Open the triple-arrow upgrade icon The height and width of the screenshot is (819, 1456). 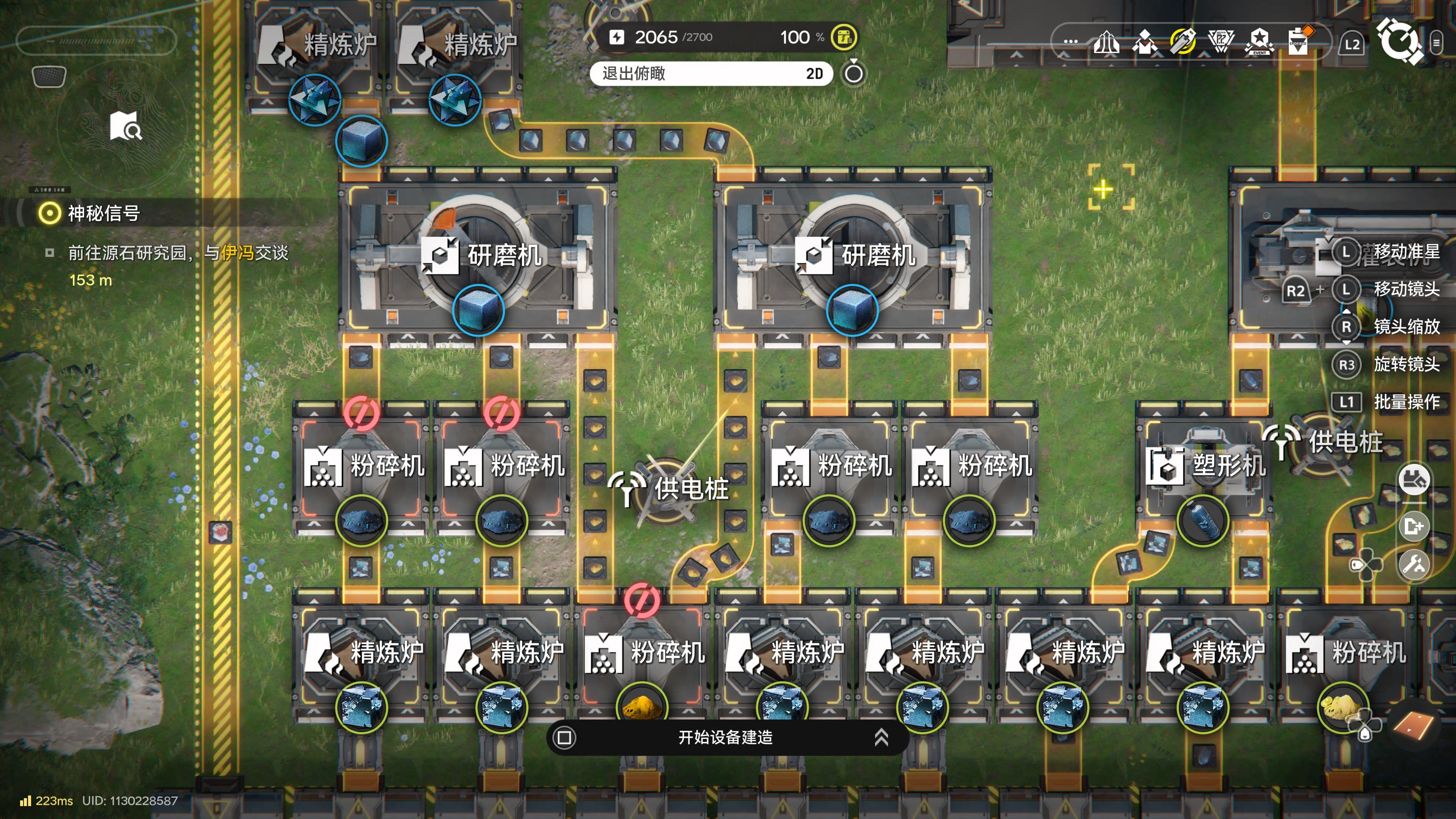(1106, 42)
